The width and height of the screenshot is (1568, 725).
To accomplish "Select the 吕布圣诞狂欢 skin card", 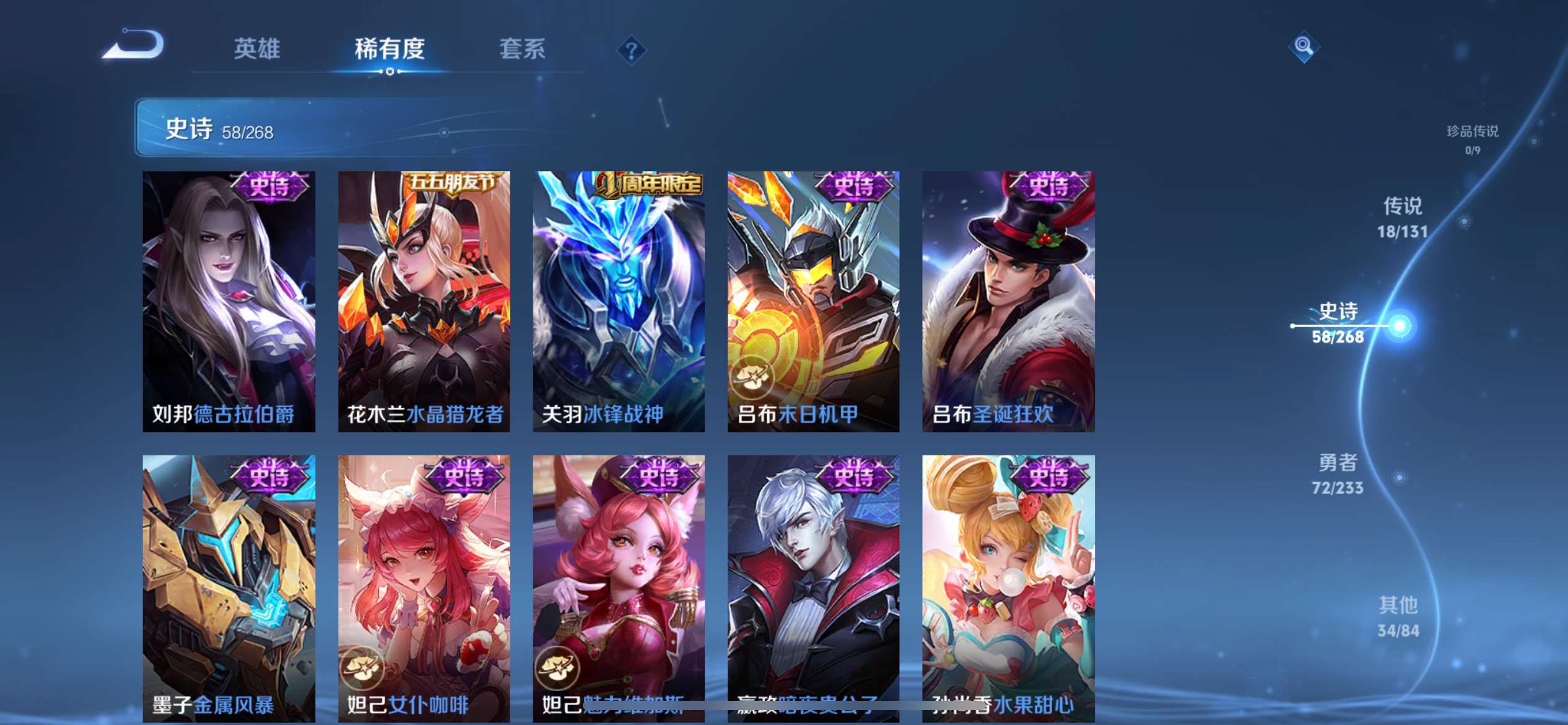I will [1008, 297].
